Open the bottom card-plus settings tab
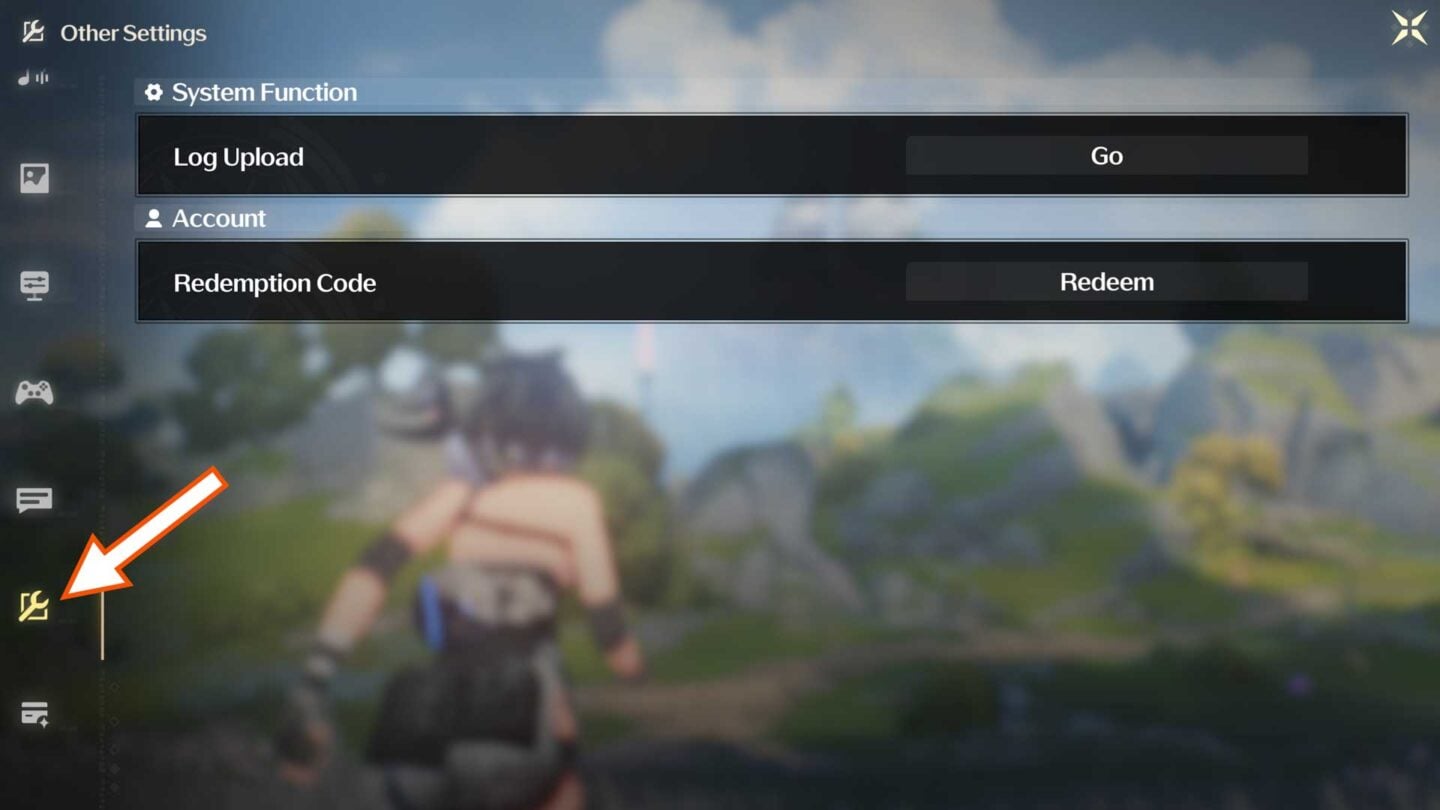The image size is (1440, 810). click(x=34, y=714)
